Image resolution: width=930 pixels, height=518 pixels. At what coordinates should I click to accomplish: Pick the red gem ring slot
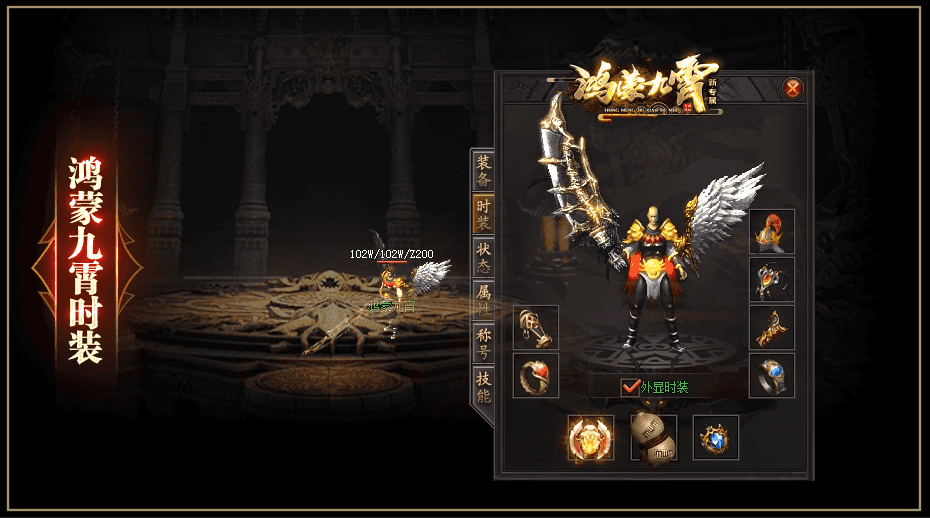click(536, 375)
